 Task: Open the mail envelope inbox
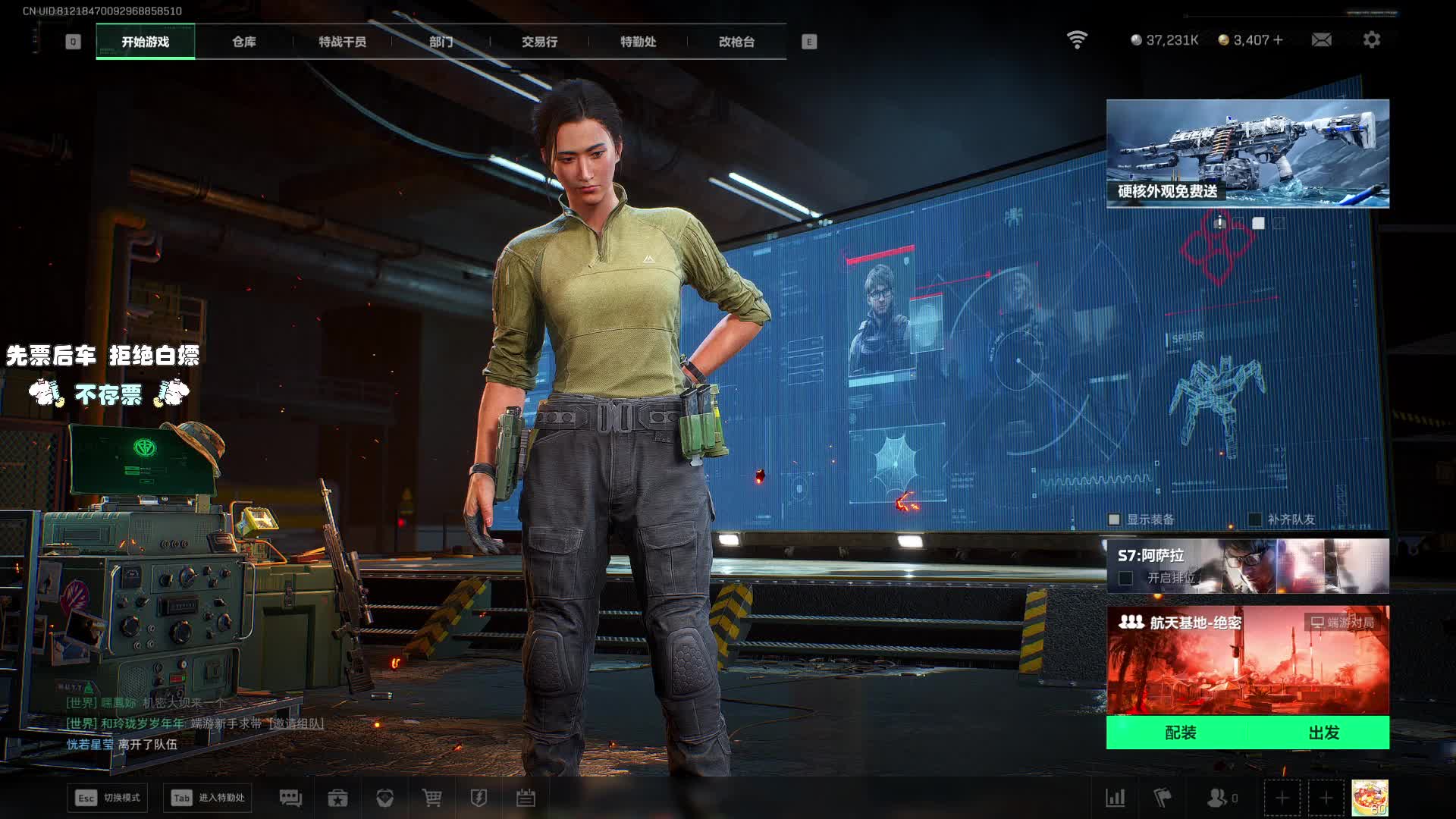(x=1321, y=39)
